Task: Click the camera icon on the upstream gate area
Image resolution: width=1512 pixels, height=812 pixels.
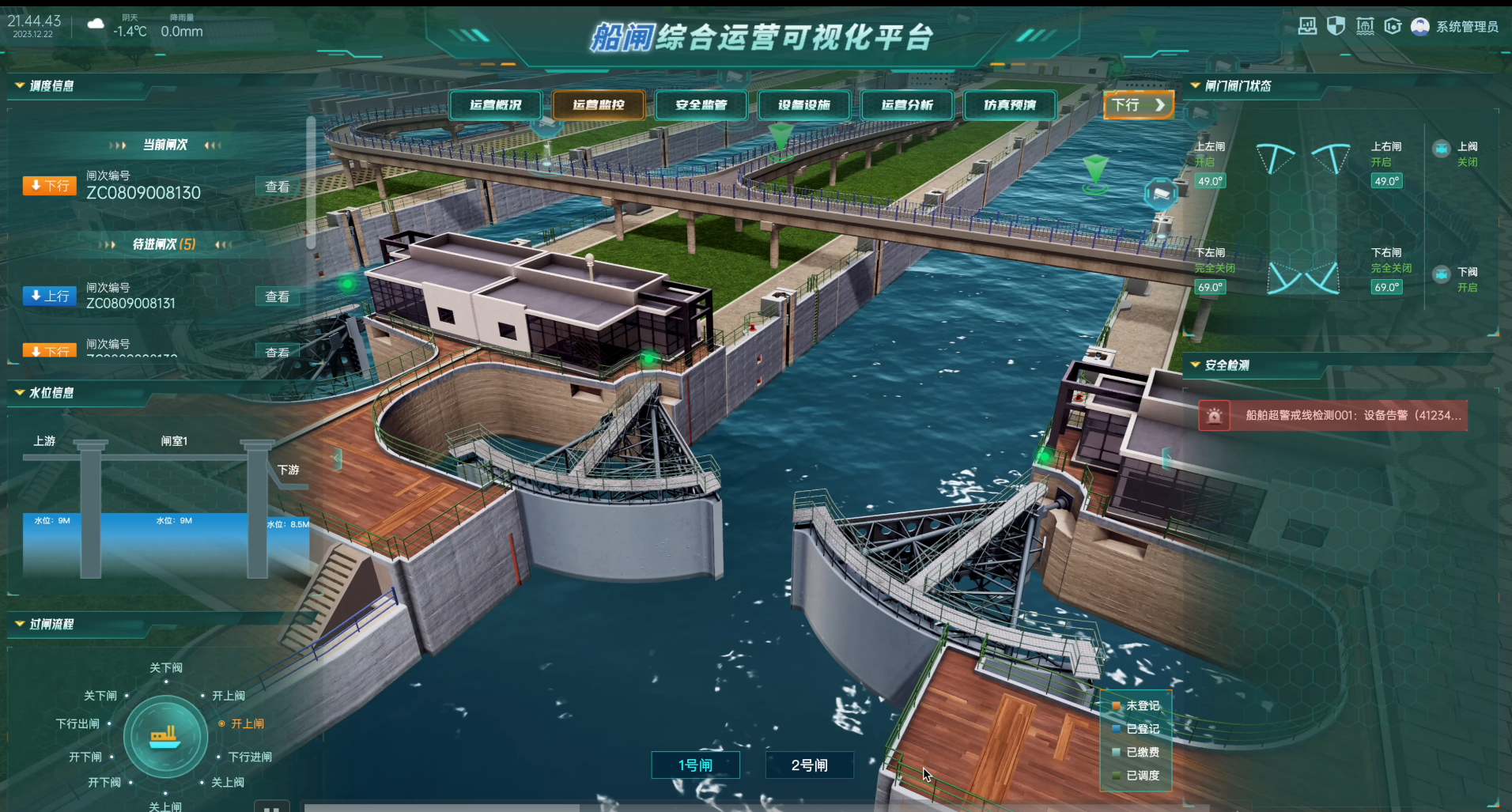Action: [1160, 194]
